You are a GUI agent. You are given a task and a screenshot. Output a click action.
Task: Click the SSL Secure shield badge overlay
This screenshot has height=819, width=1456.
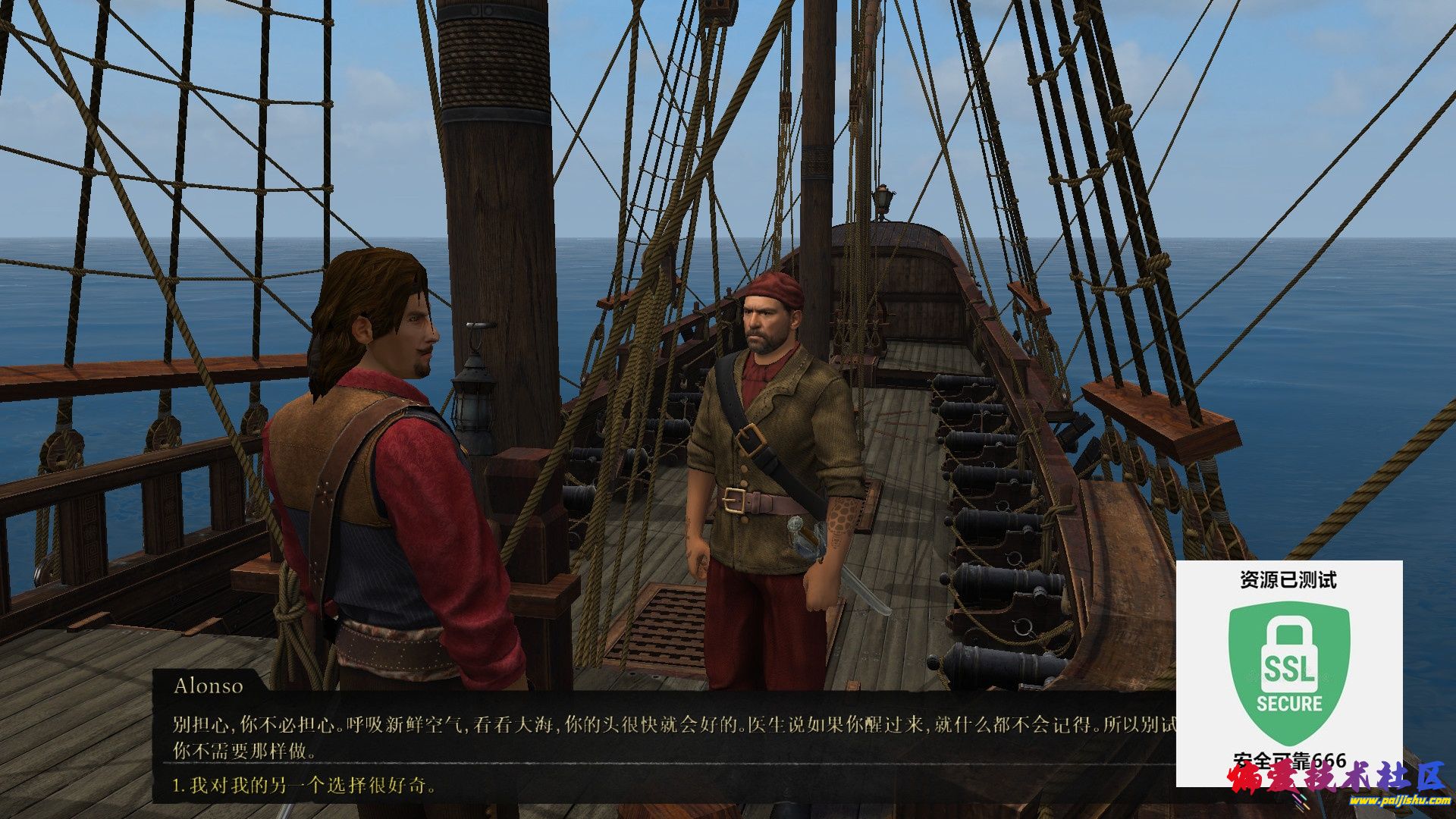click(x=1288, y=671)
